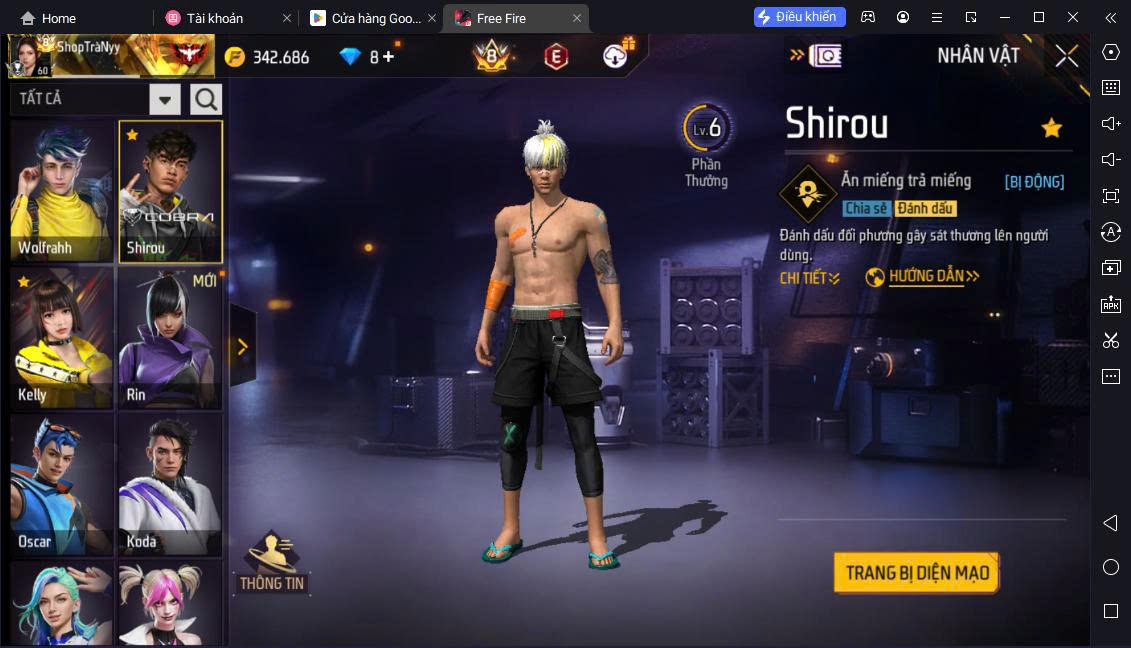The image size is (1131, 648).
Task: Select the Rin character card
Action: point(169,337)
